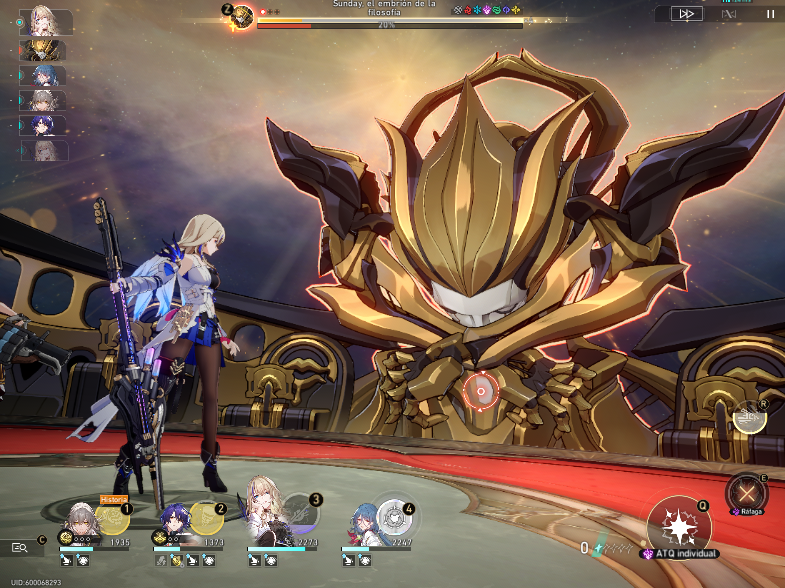The image size is (785, 588).
Task: Select the Sunday boss icon beside the health bar
Action: pyautogui.click(x=241, y=17)
